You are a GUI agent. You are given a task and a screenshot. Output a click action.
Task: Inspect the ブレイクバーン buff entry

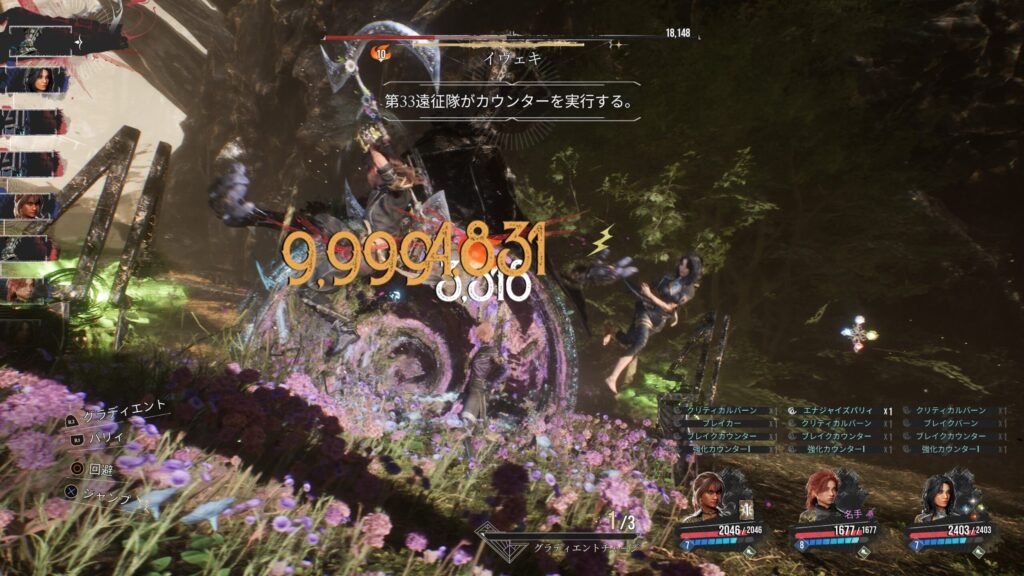click(950, 424)
